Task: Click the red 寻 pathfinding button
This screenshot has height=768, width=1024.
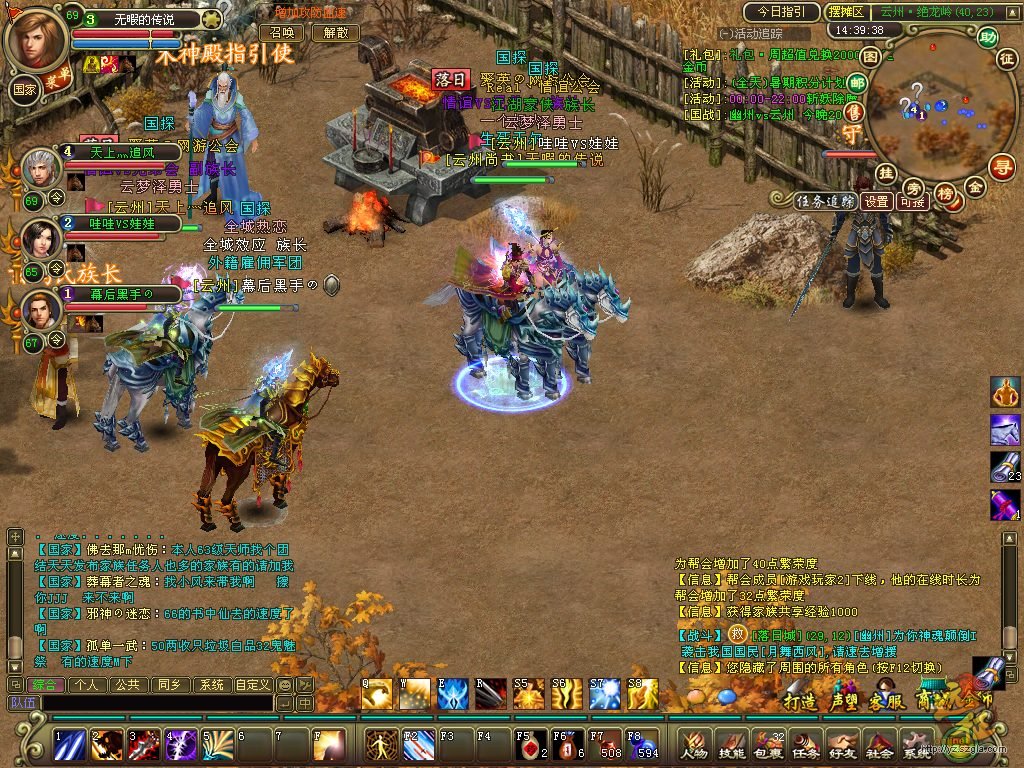Action: click(x=1001, y=166)
